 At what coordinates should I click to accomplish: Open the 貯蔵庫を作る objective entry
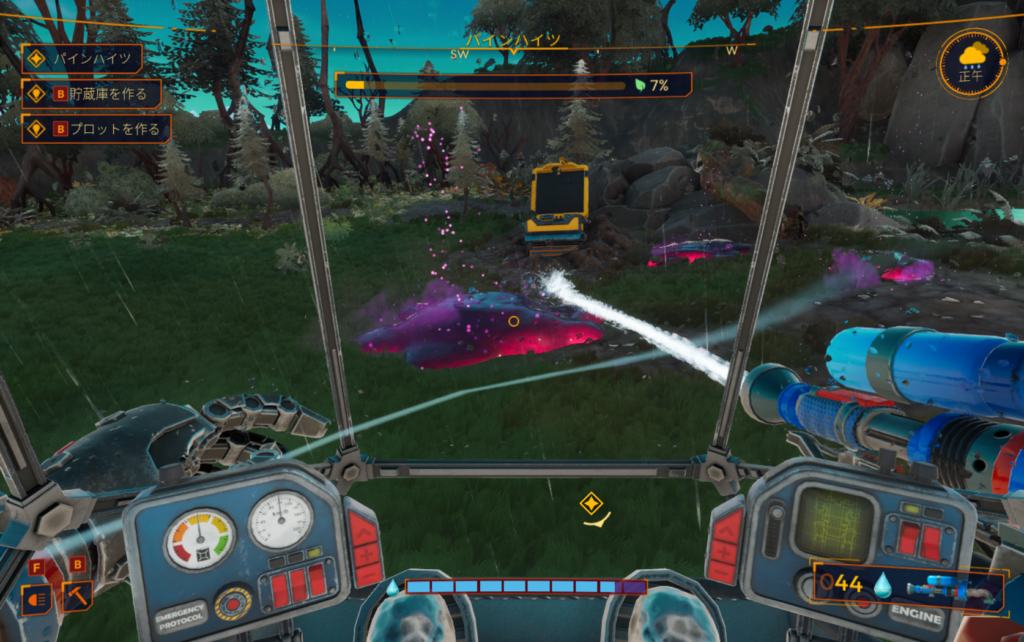point(91,94)
